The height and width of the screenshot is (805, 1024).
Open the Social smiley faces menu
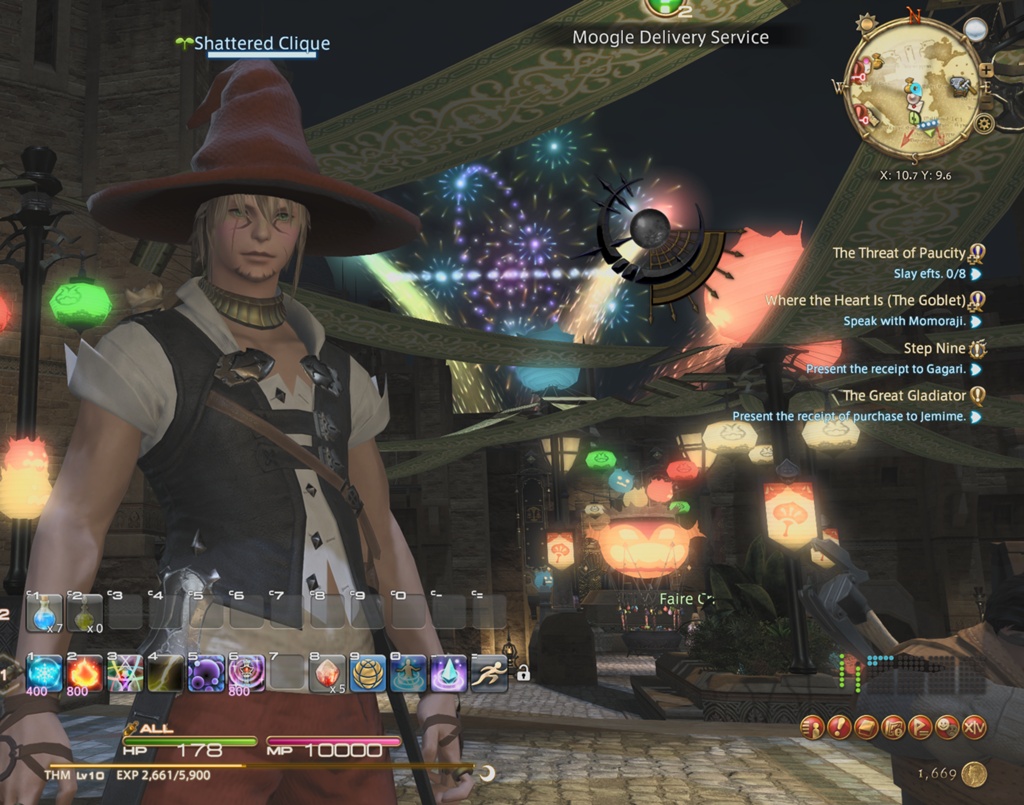coord(947,728)
